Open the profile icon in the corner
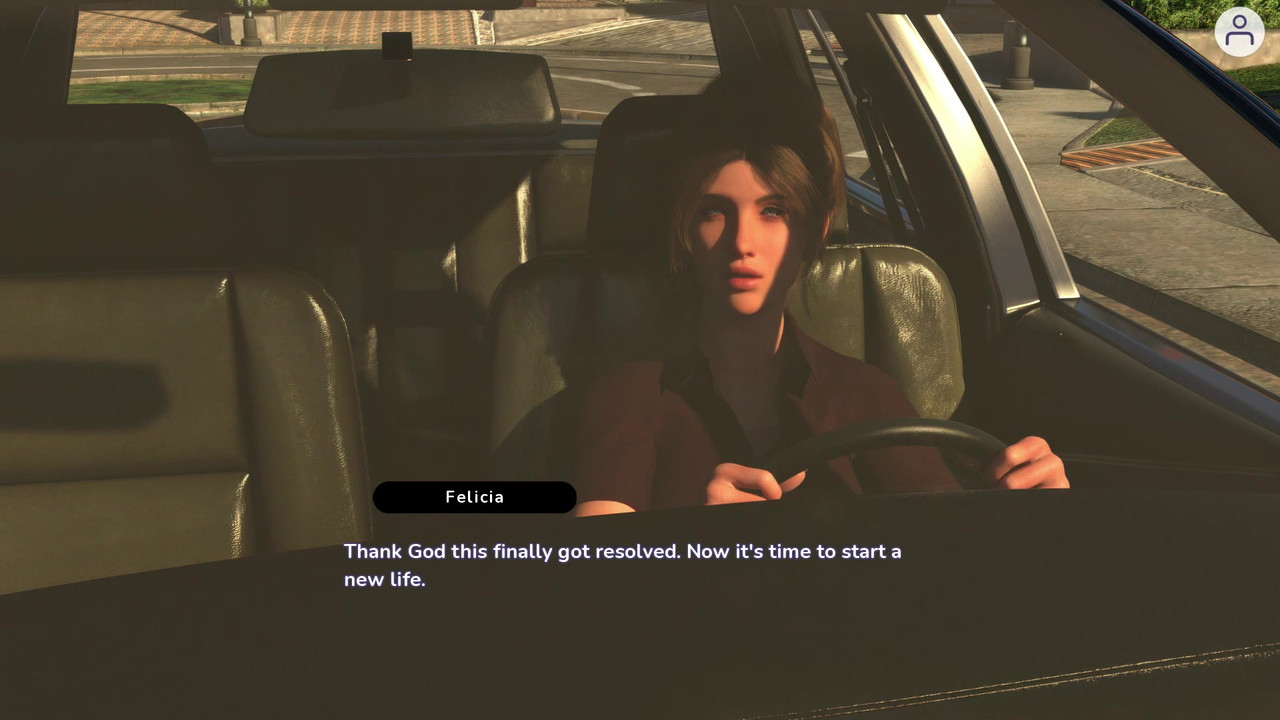Viewport: 1280px width, 720px height. tap(1239, 32)
